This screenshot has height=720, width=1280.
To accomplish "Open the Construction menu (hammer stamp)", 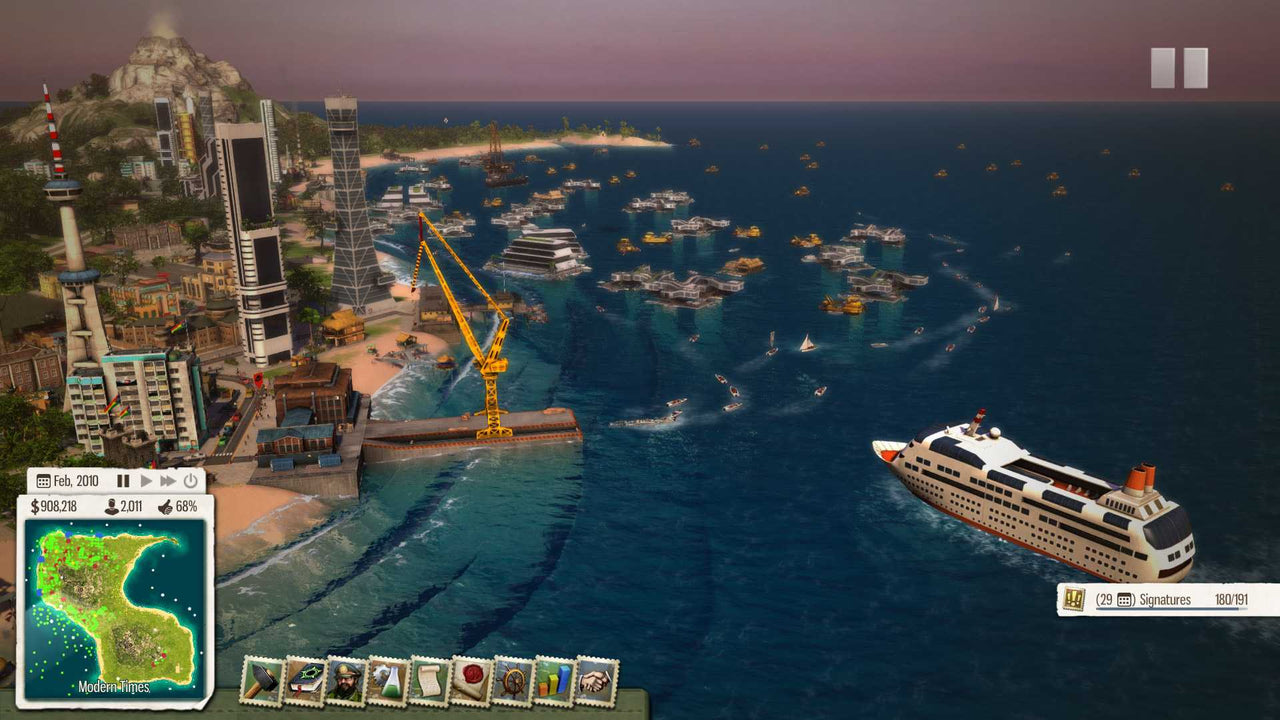I will pyautogui.click(x=260, y=680).
